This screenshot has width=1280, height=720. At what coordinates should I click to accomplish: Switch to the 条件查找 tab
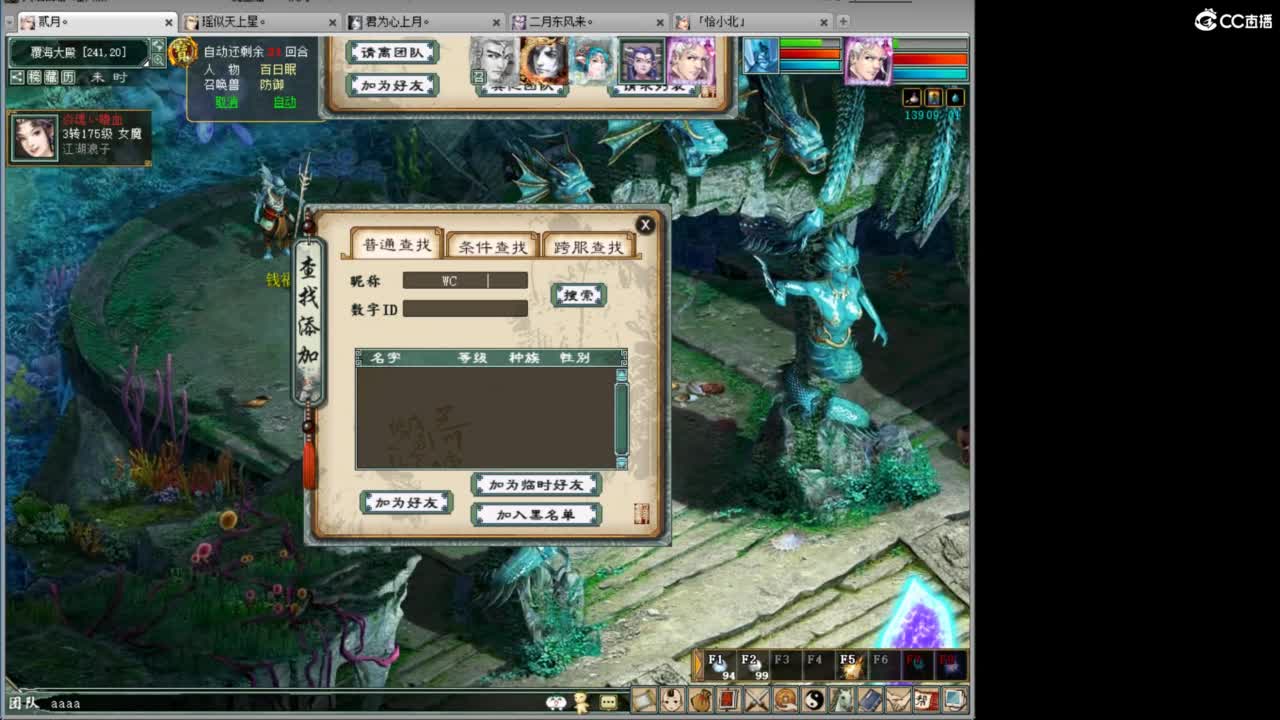pos(494,245)
